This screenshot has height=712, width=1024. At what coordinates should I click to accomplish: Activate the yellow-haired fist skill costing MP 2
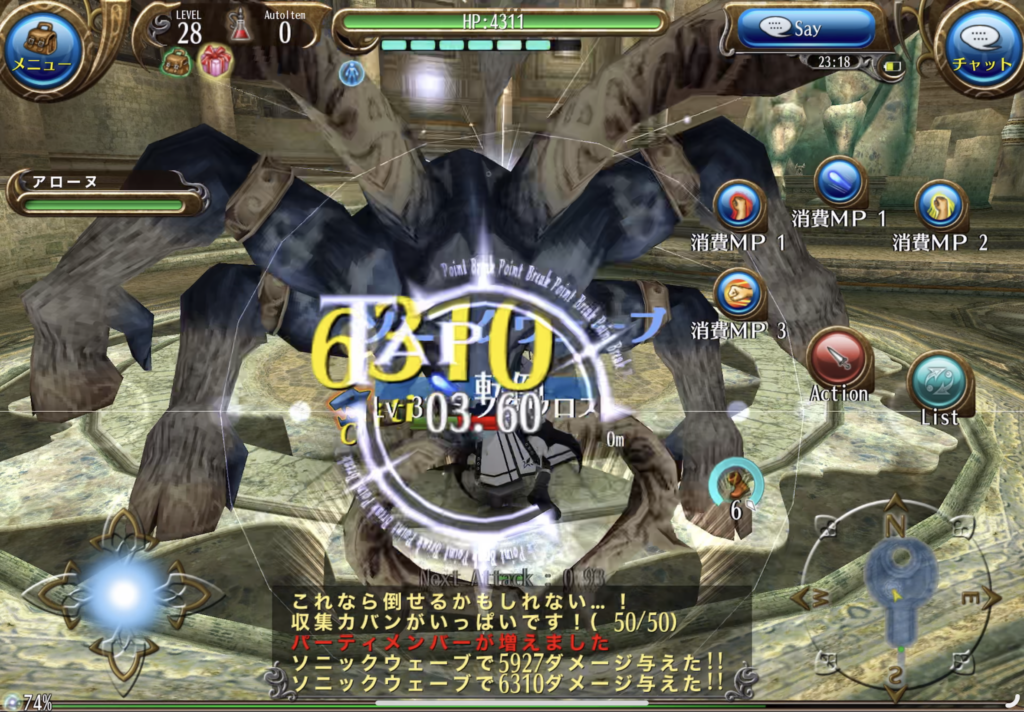[940, 206]
